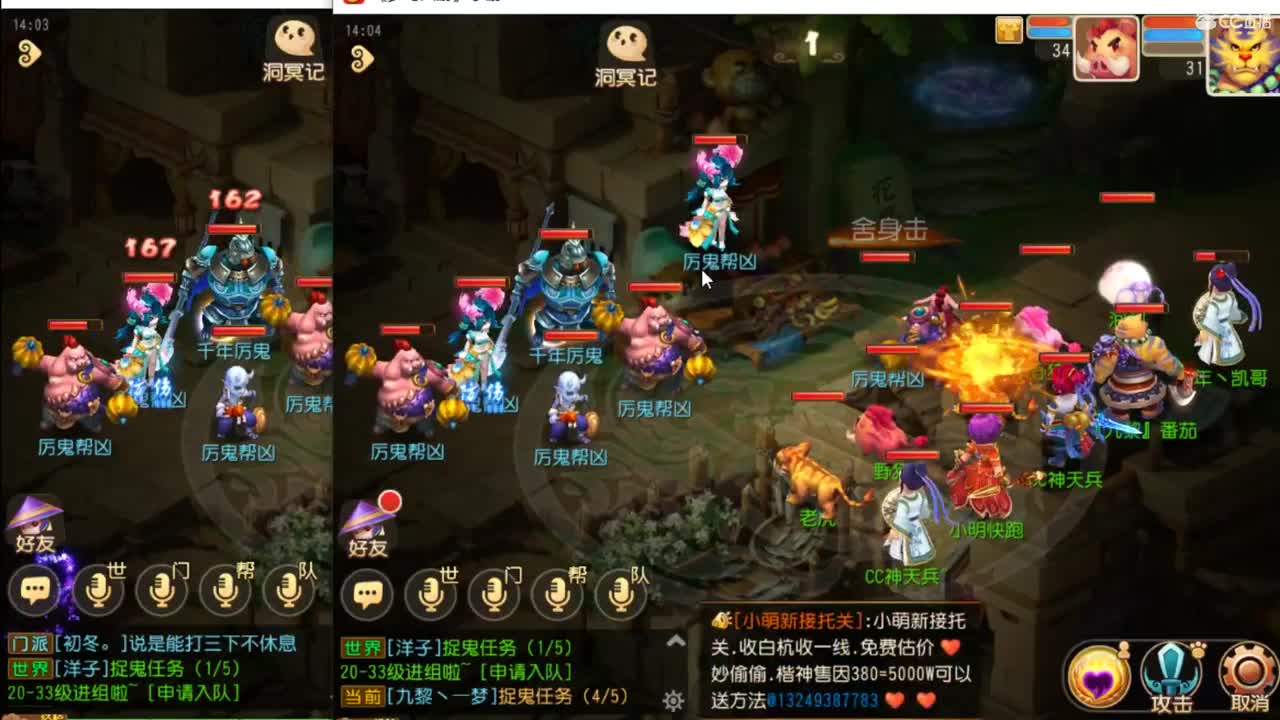Open your character portrait in the top-right
The height and width of the screenshot is (720, 1280).
[1106, 48]
